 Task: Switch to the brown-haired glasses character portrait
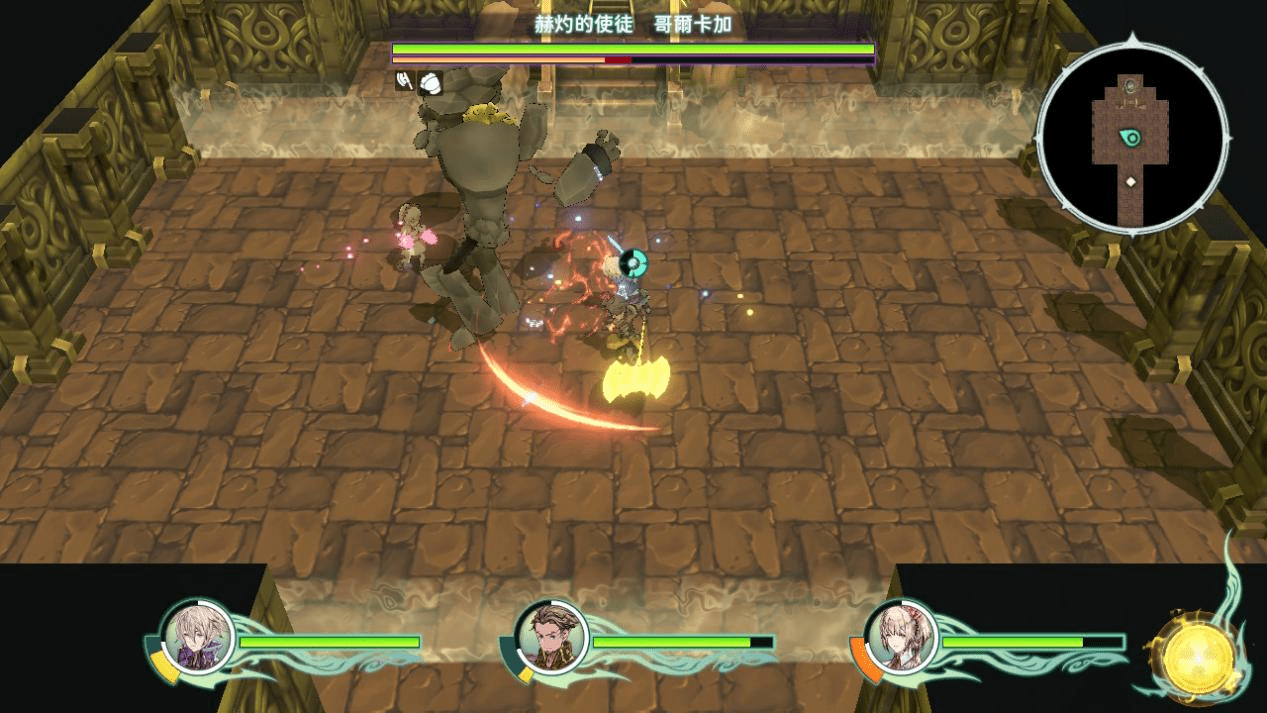tap(551, 639)
